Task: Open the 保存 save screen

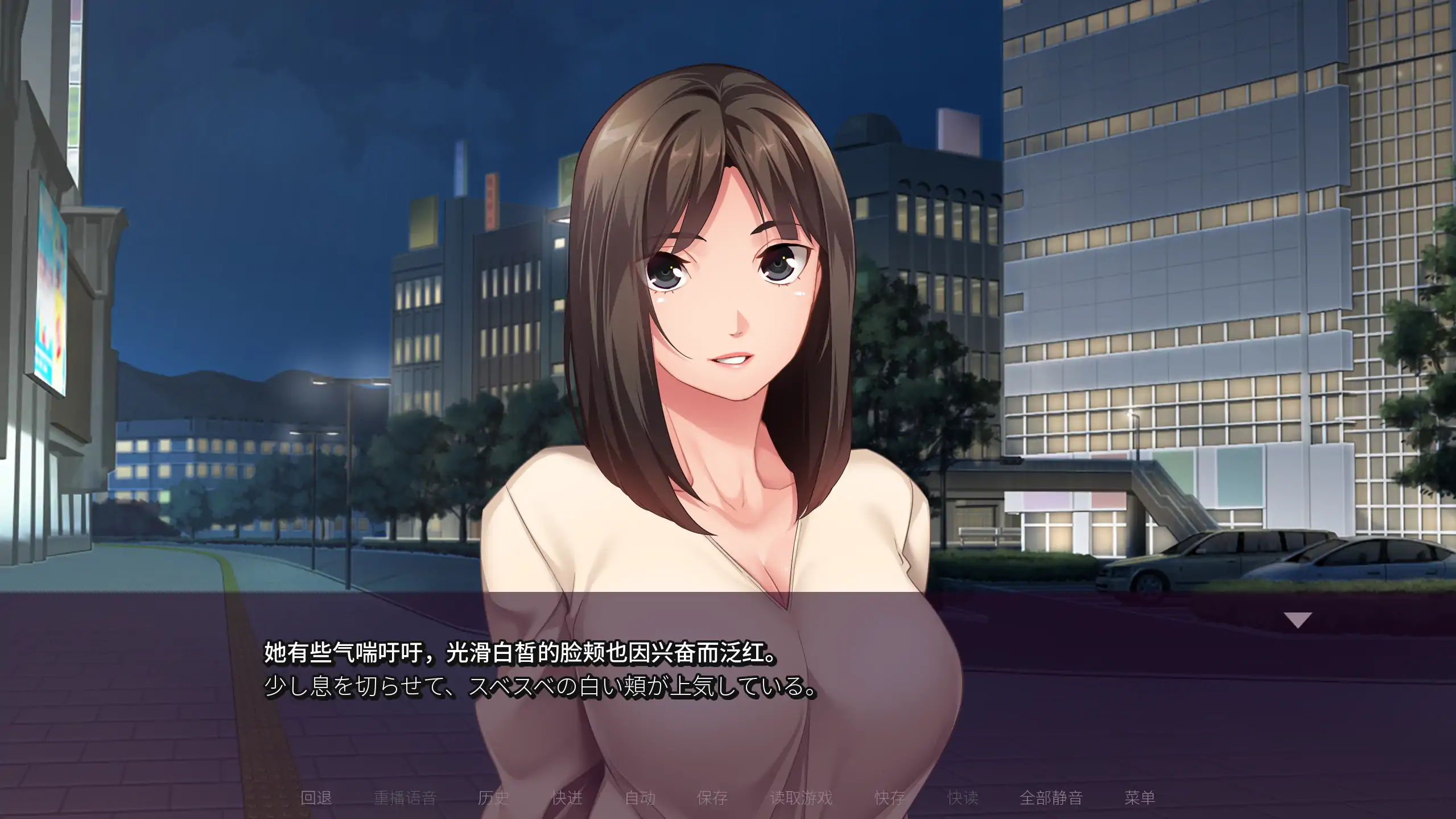Action: click(713, 798)
